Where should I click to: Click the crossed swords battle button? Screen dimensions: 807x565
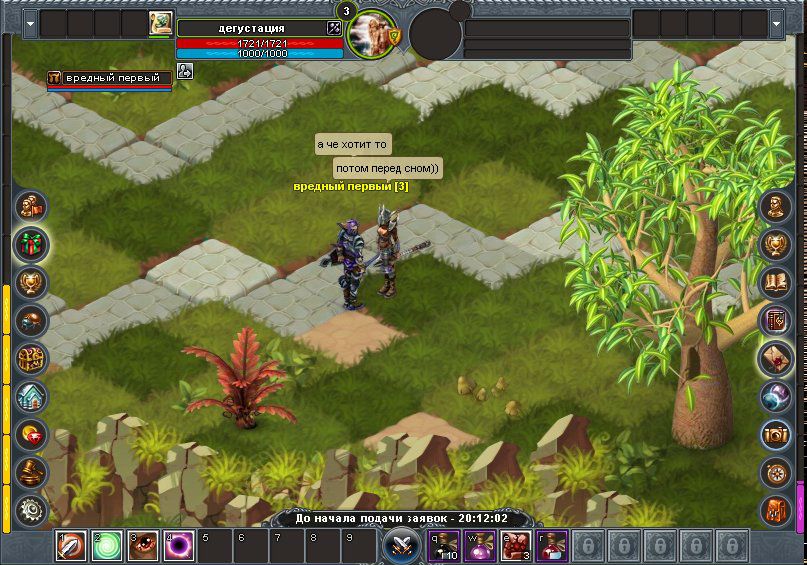[x=402, y=546]
